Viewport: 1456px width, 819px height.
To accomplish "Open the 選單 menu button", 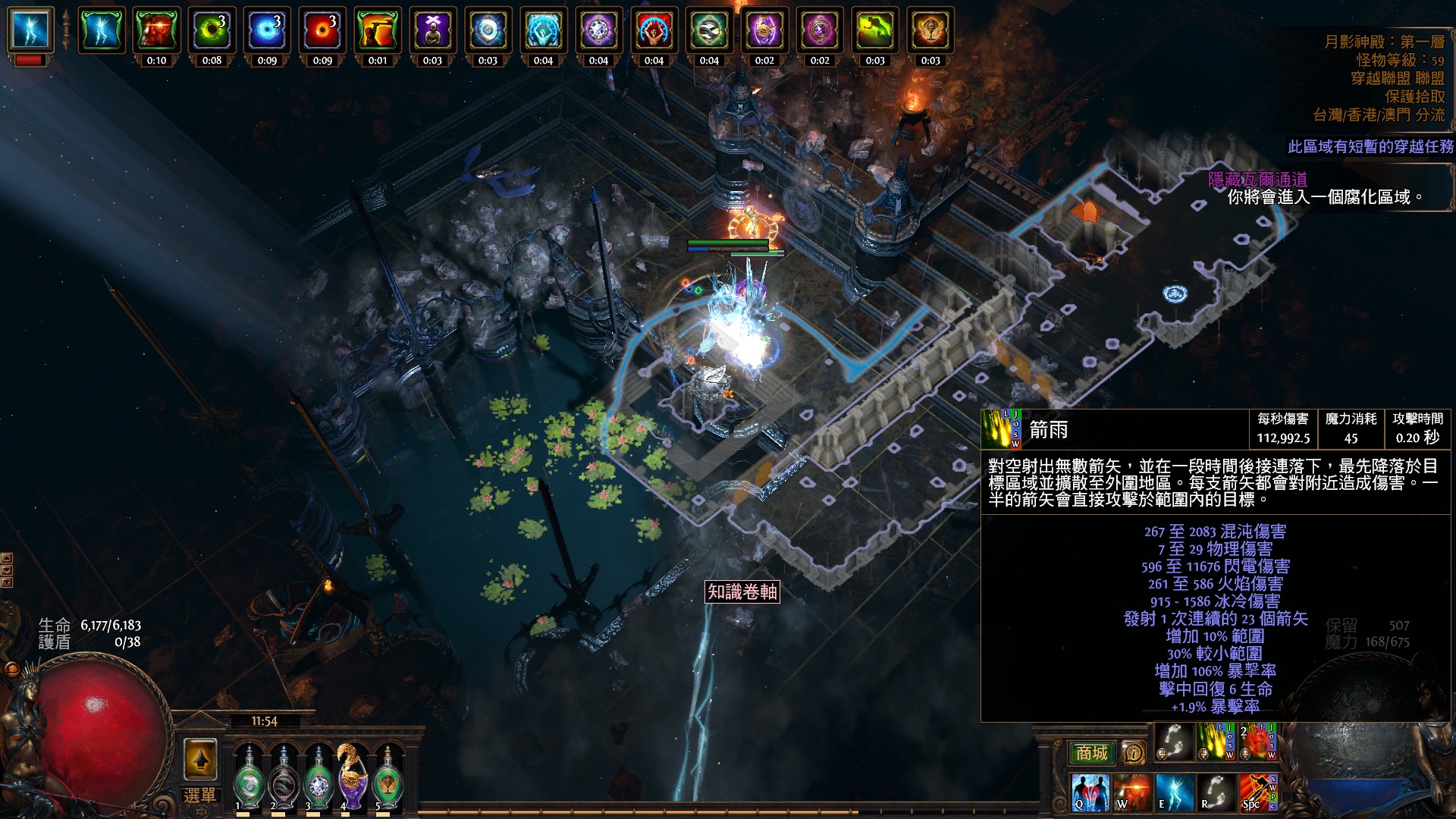I will pos(199,795).
